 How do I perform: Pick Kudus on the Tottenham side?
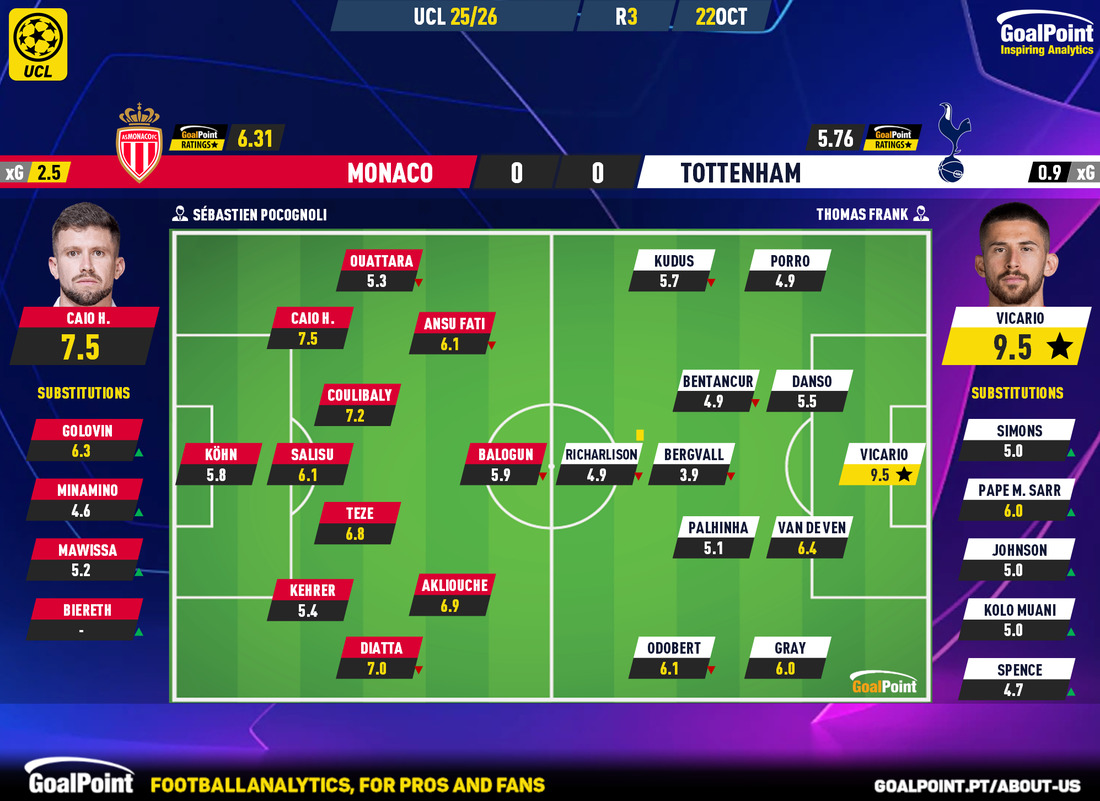click(673, 271)
